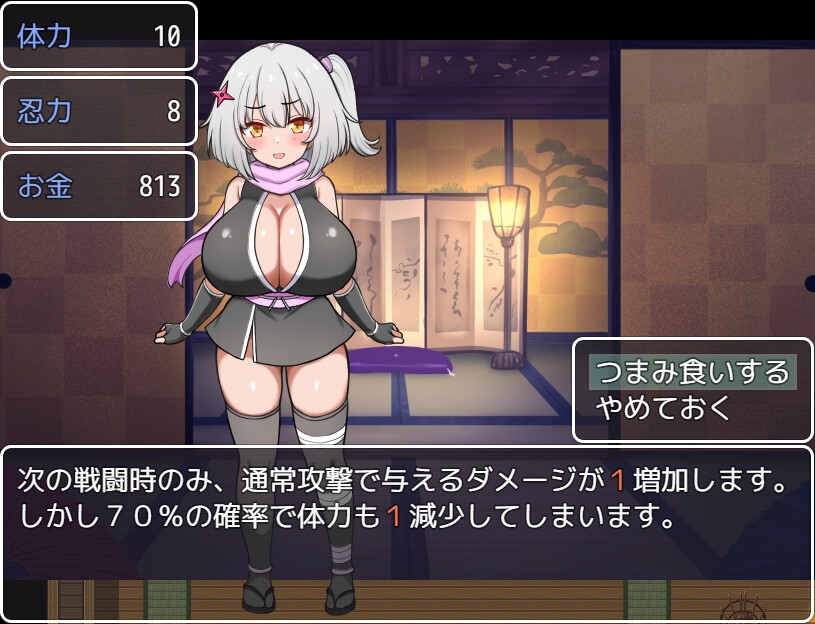The height and width of the screenshot is (624, 815).
Task: Select やめておく to decline
Action: 664,407
